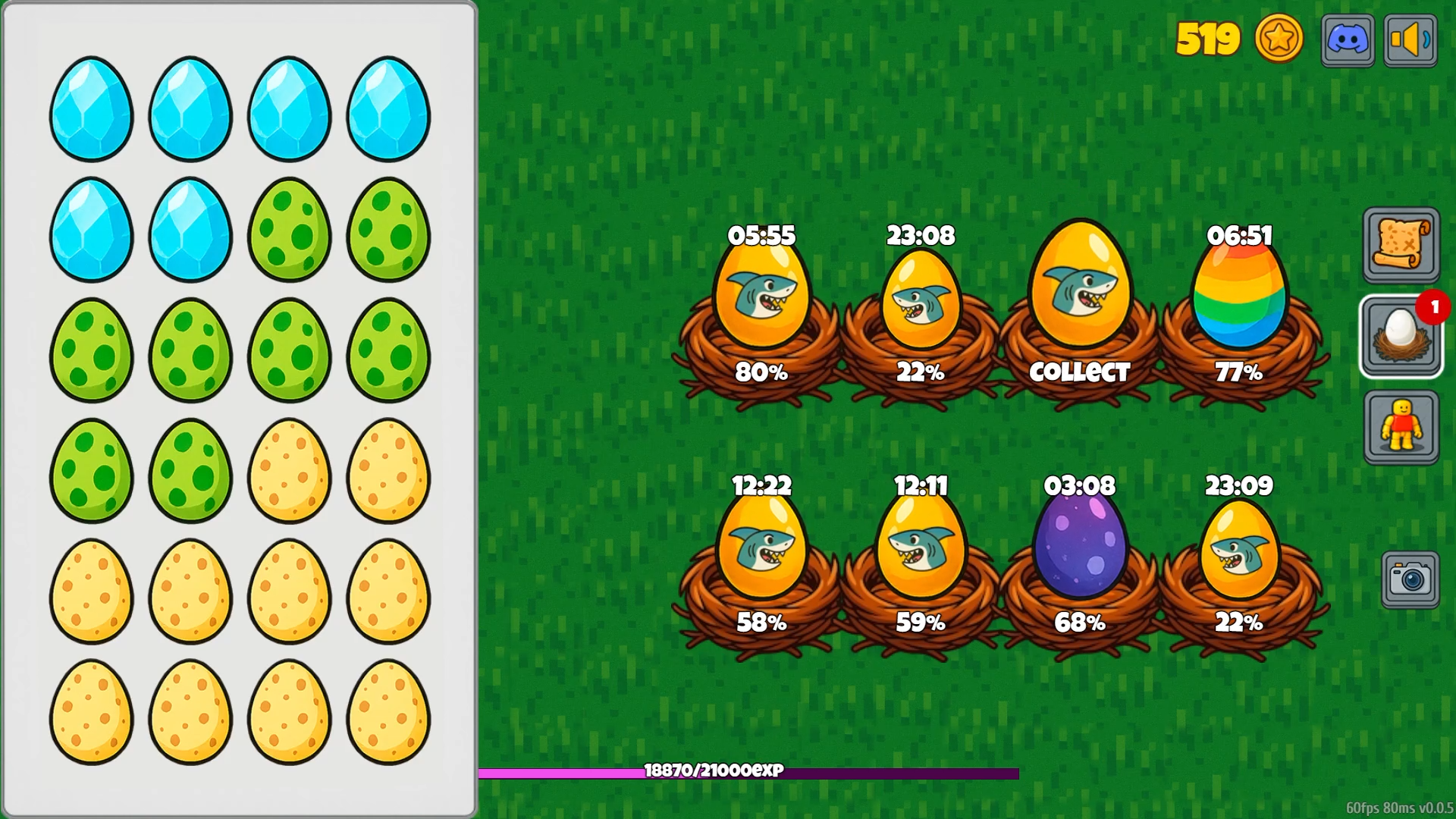Mute the game sound with the speaker icon
Screen dimensions: 1456x819
point(1410,39)
